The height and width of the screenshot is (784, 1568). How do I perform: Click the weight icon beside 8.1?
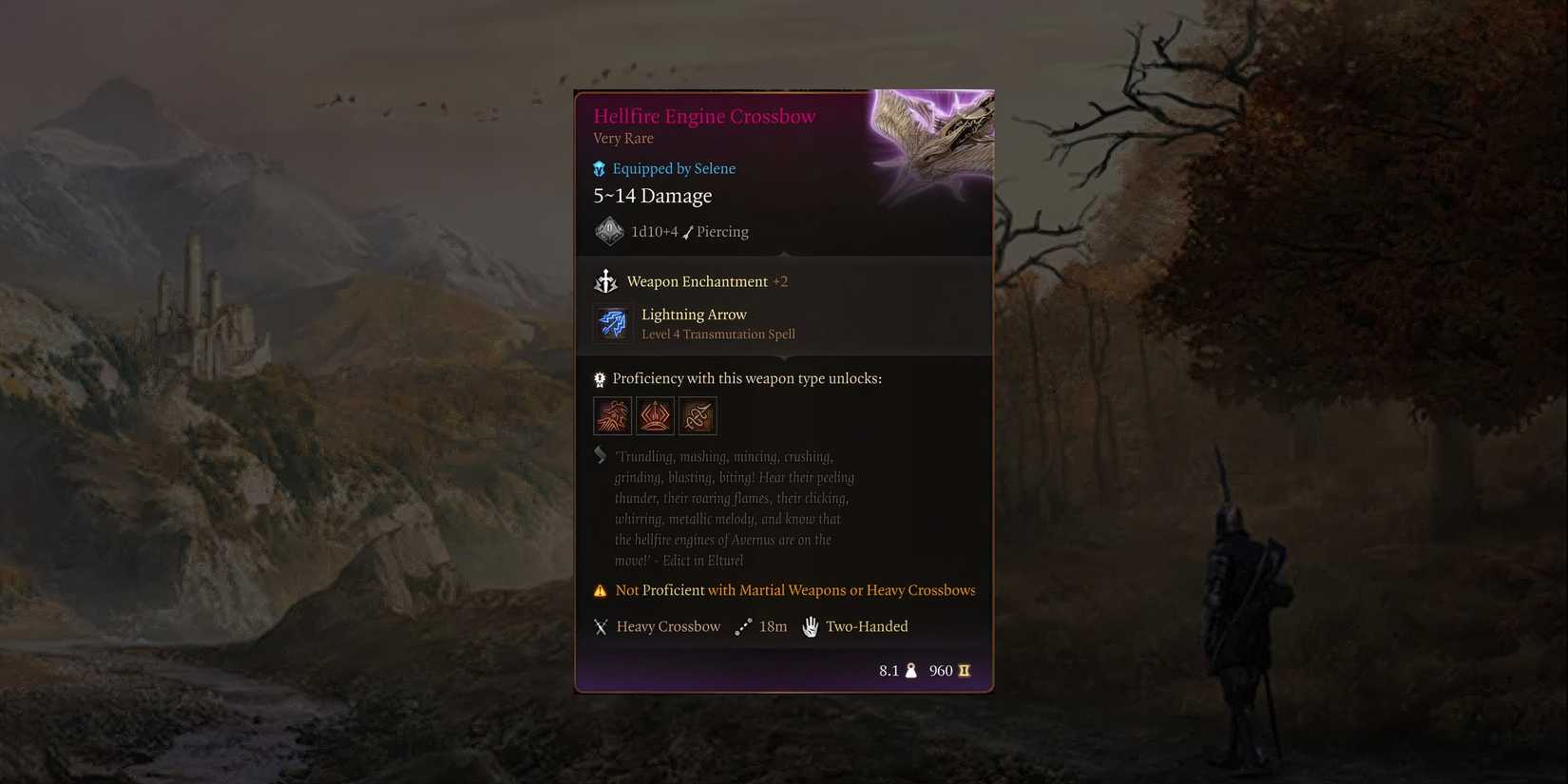click(910, 670)
